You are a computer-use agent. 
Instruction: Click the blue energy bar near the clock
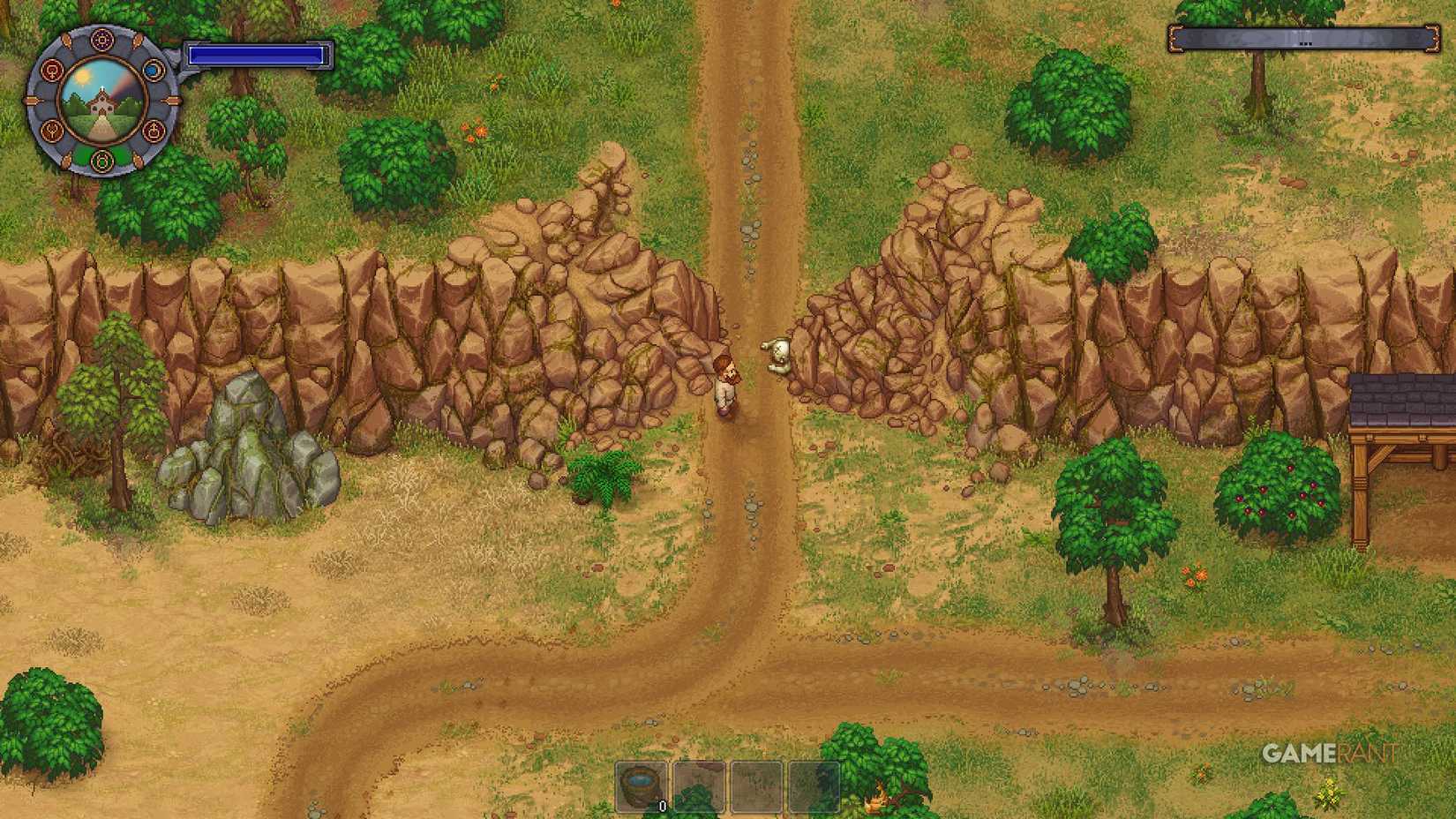[256, 56]
